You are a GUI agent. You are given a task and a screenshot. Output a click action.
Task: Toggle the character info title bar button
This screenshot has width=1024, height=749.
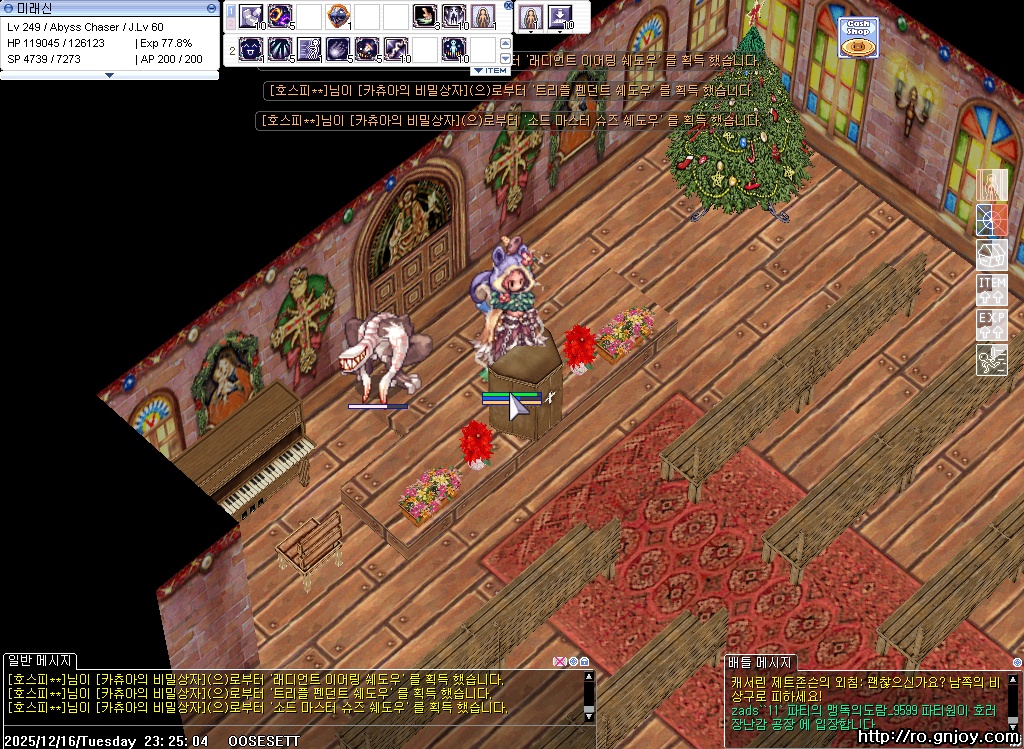[x=211, y=7]
